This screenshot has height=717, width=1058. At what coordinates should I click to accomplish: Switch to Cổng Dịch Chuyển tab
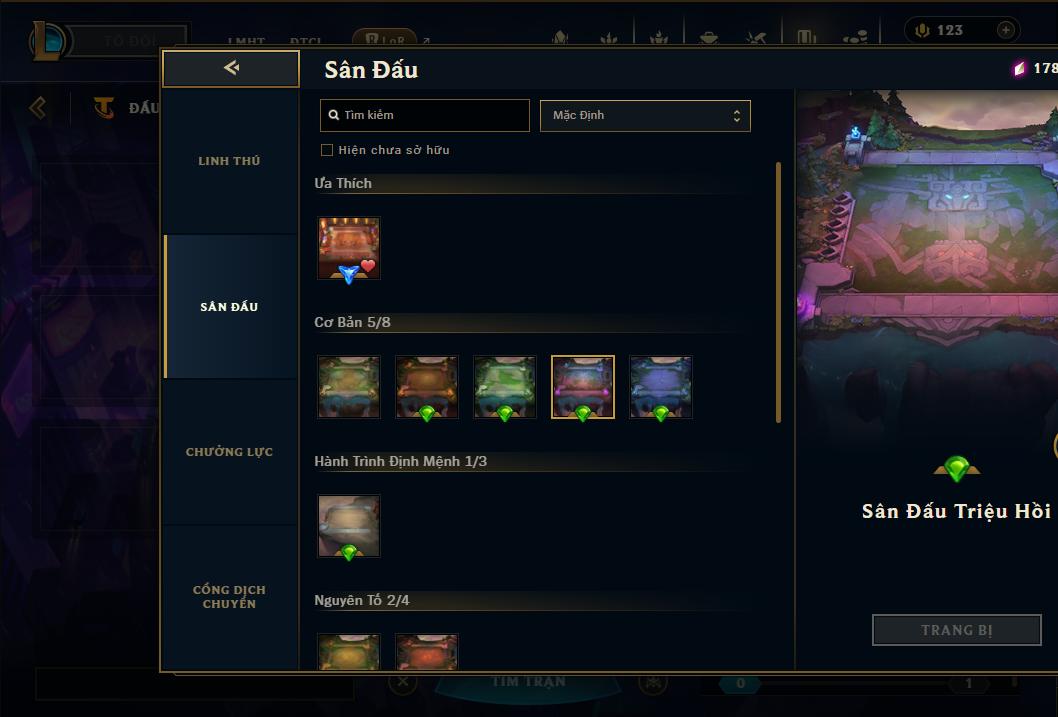pyautogui.click(x=229, y=597)
